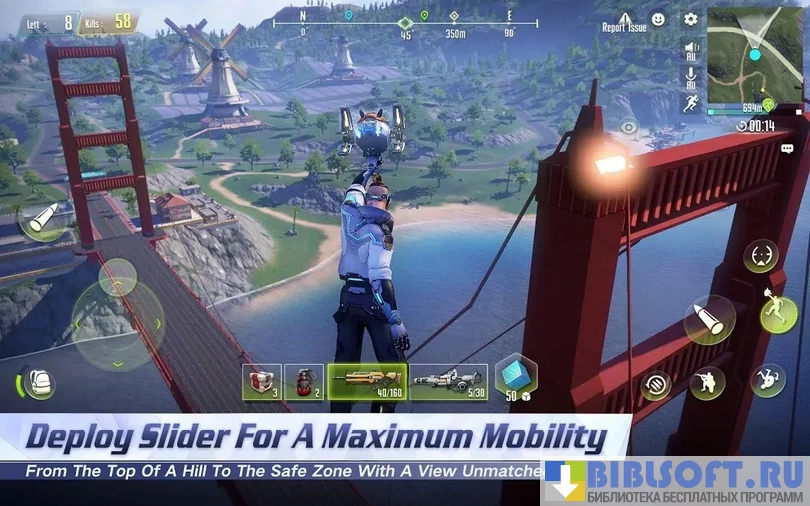This screenshot has height=506, width=810.
Task: Toggle the speaker voice channel setting
Action: tap(691, 50)
